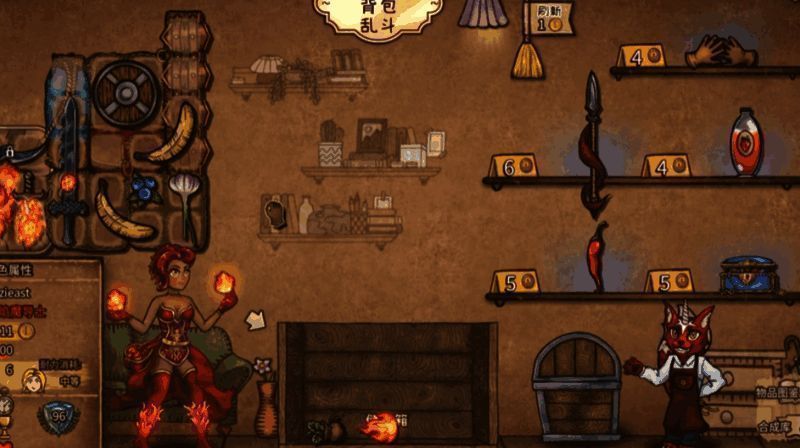Open the 合成库 recipe library
The image size is (800, 448).
pyautogui.click(x=775, y=426)
